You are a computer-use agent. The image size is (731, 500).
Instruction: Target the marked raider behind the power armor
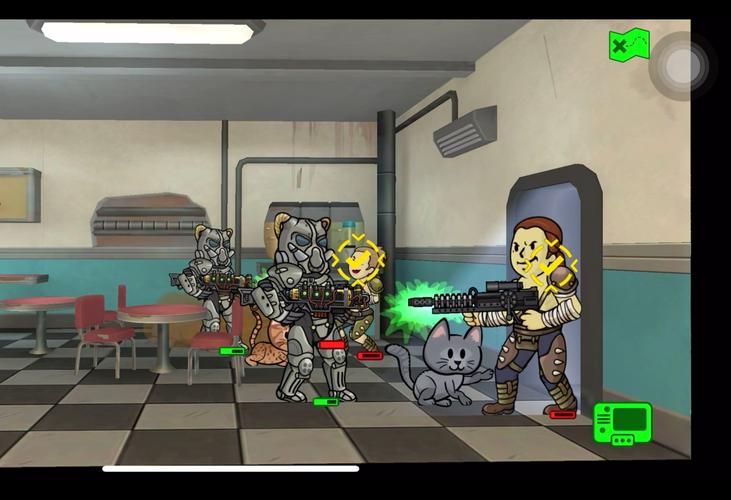click(358, 260)
